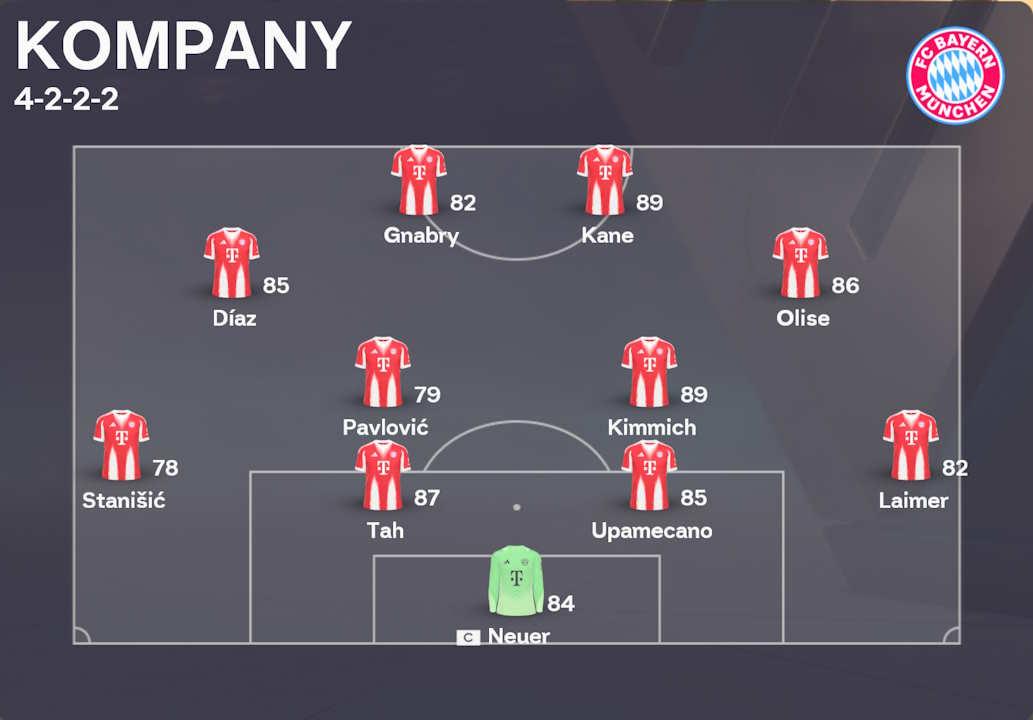This screenshot has width=1033, height=720.
Task: Click on Pavlović in midfield
Action: [382, 372]
